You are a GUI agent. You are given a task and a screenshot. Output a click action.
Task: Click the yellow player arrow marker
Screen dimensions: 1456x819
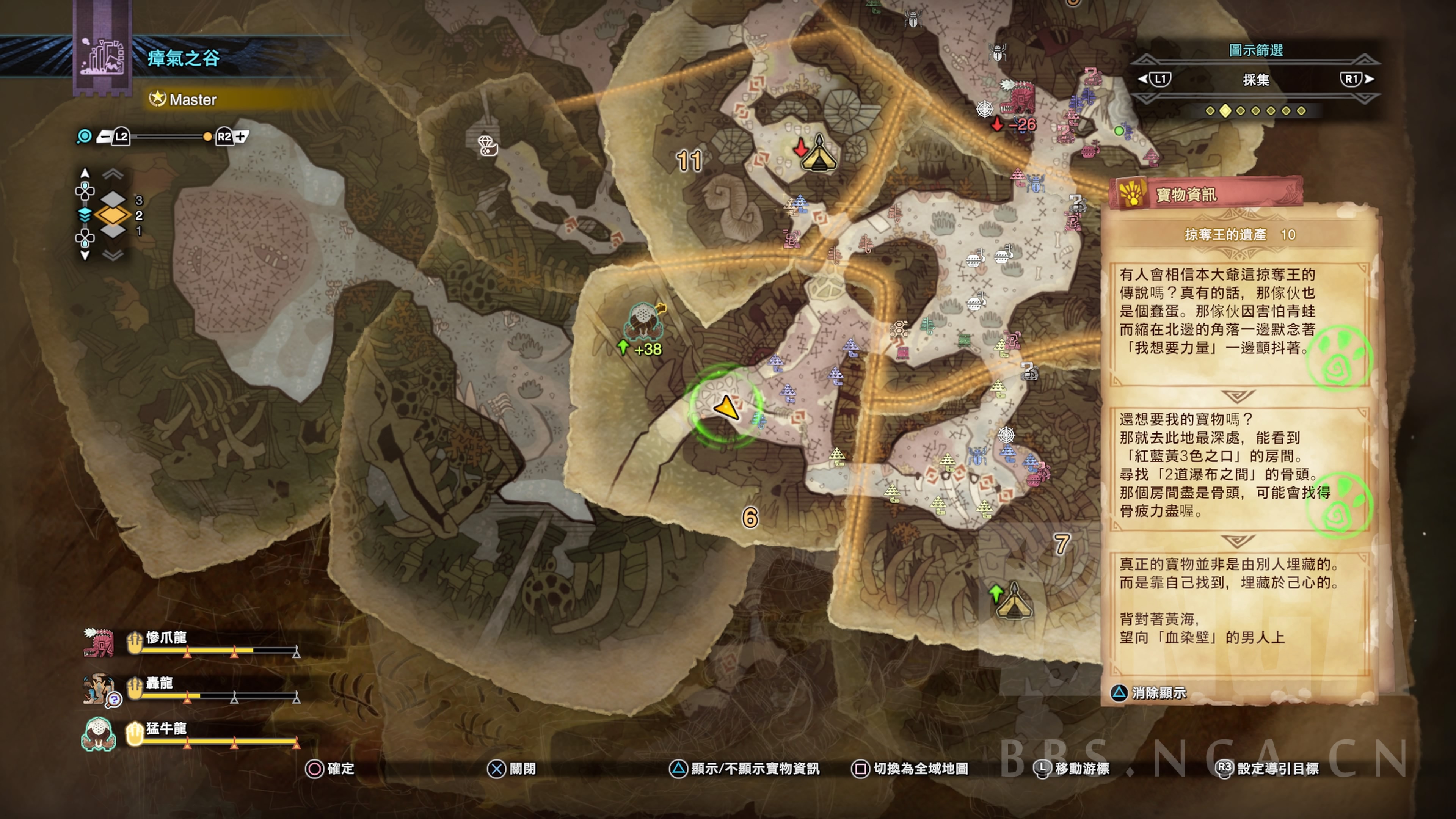[x=726, y=407]
